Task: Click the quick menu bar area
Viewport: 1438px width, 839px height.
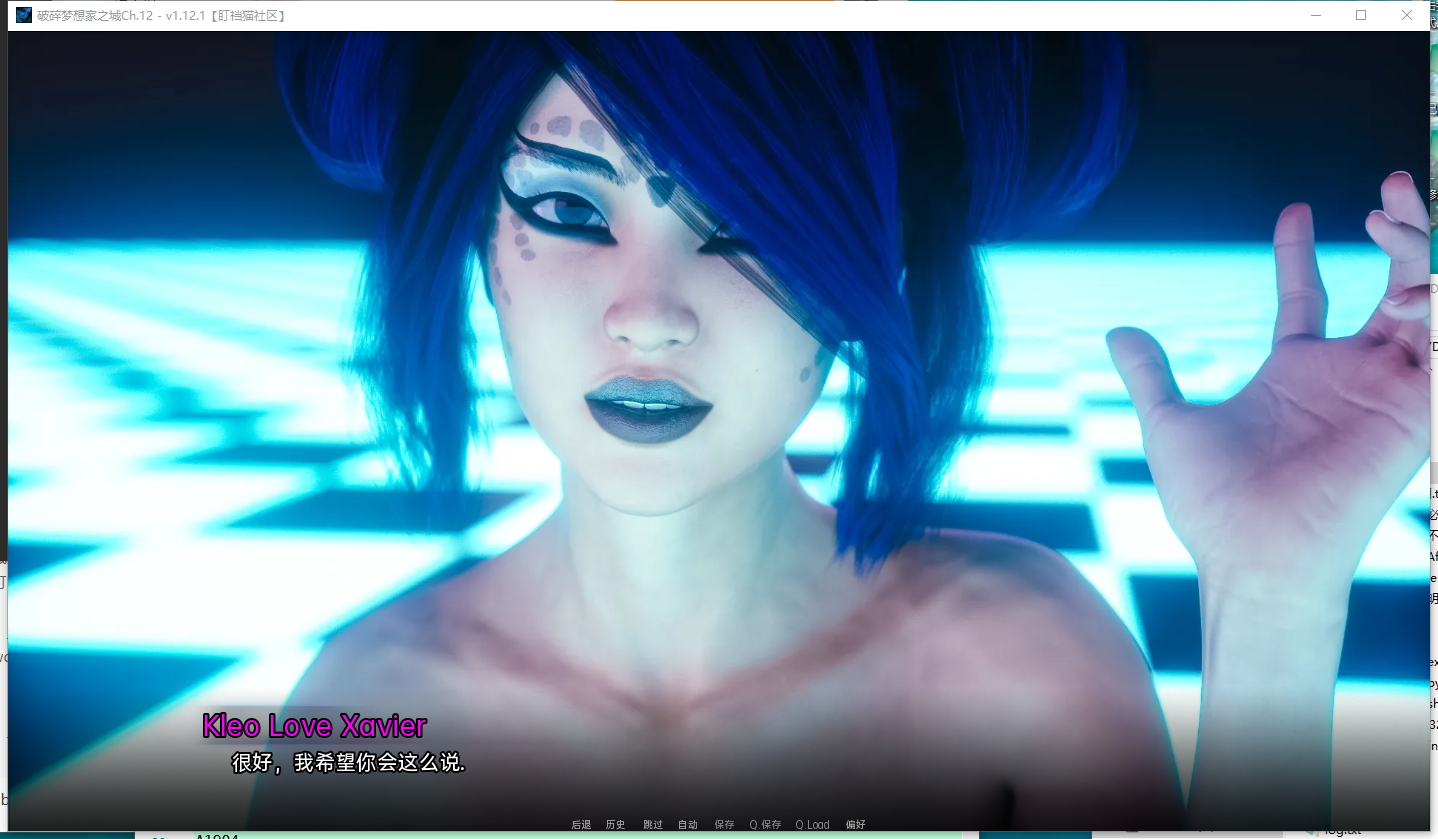Action: pos(718,824)
